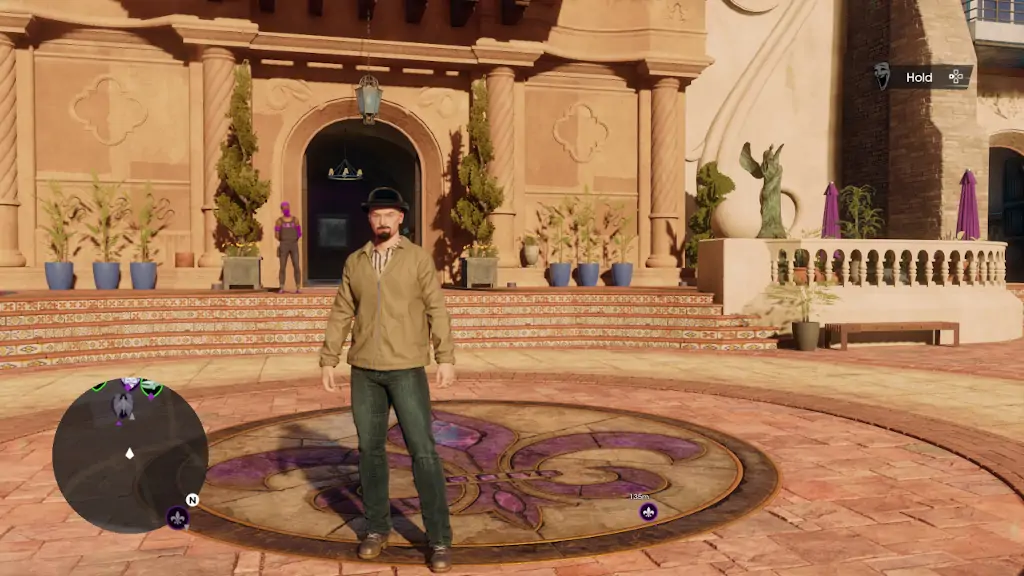Open the circular minimap
The width and height of the screenshot is (1024, 576).
point(129,455)
